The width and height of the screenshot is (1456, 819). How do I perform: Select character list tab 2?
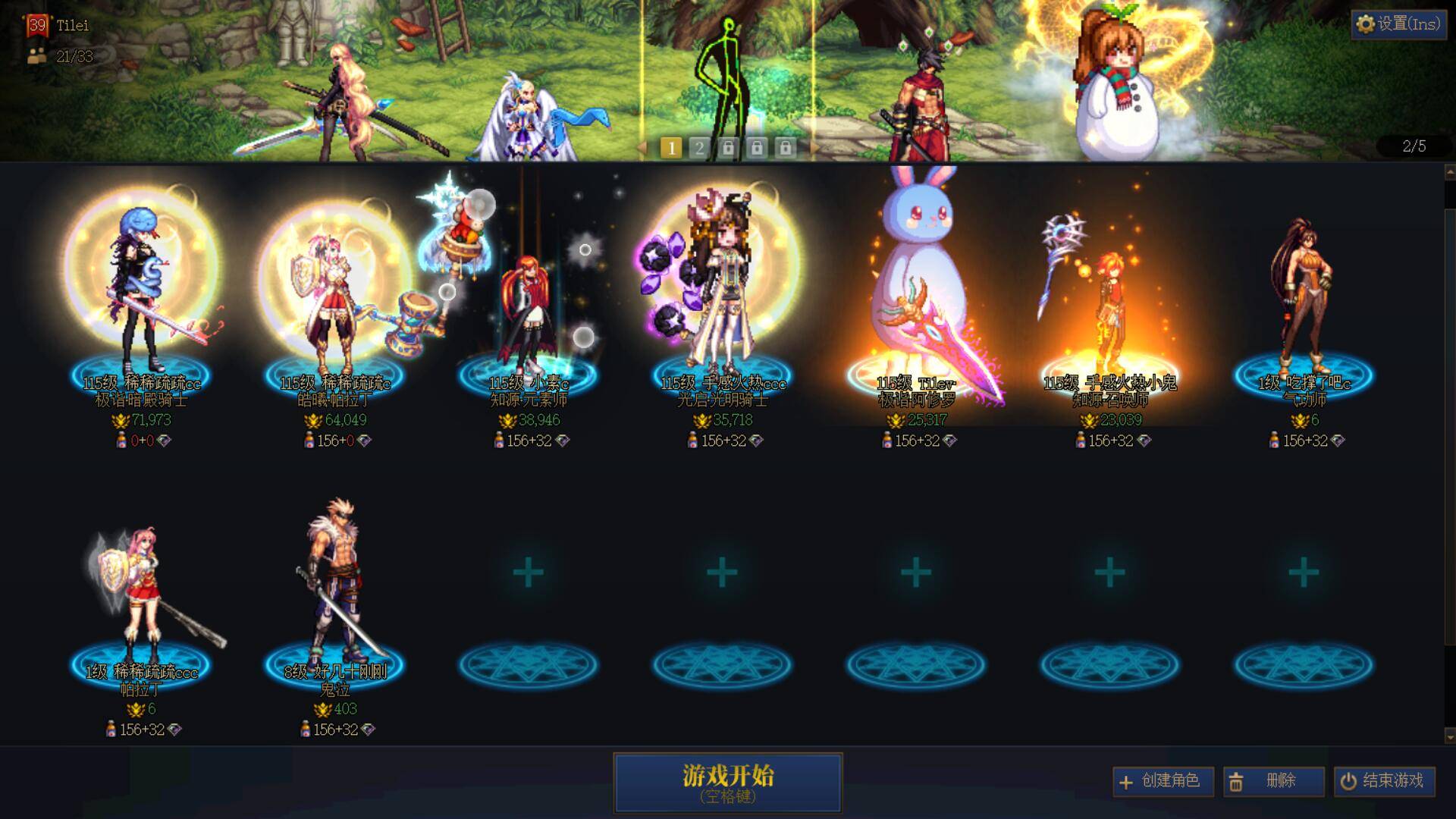699,149
